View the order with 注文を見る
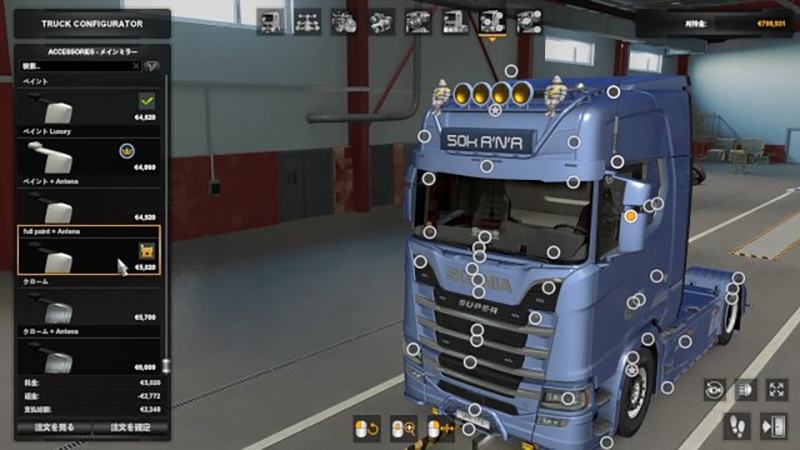The width and height of the screenshot is (800, 450). click(x=54, y=428)
